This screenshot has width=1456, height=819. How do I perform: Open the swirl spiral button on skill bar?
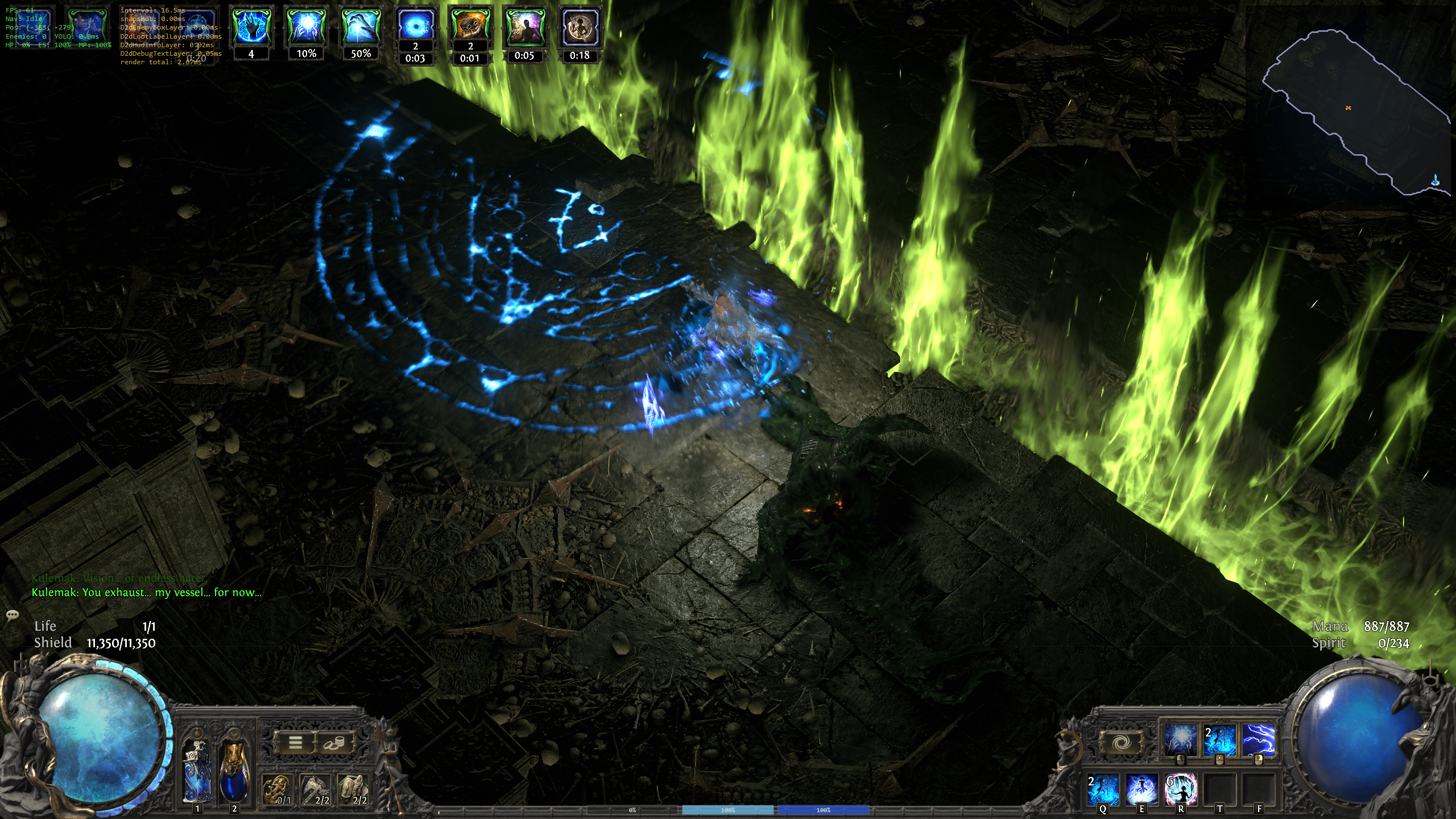(1122, 742)
